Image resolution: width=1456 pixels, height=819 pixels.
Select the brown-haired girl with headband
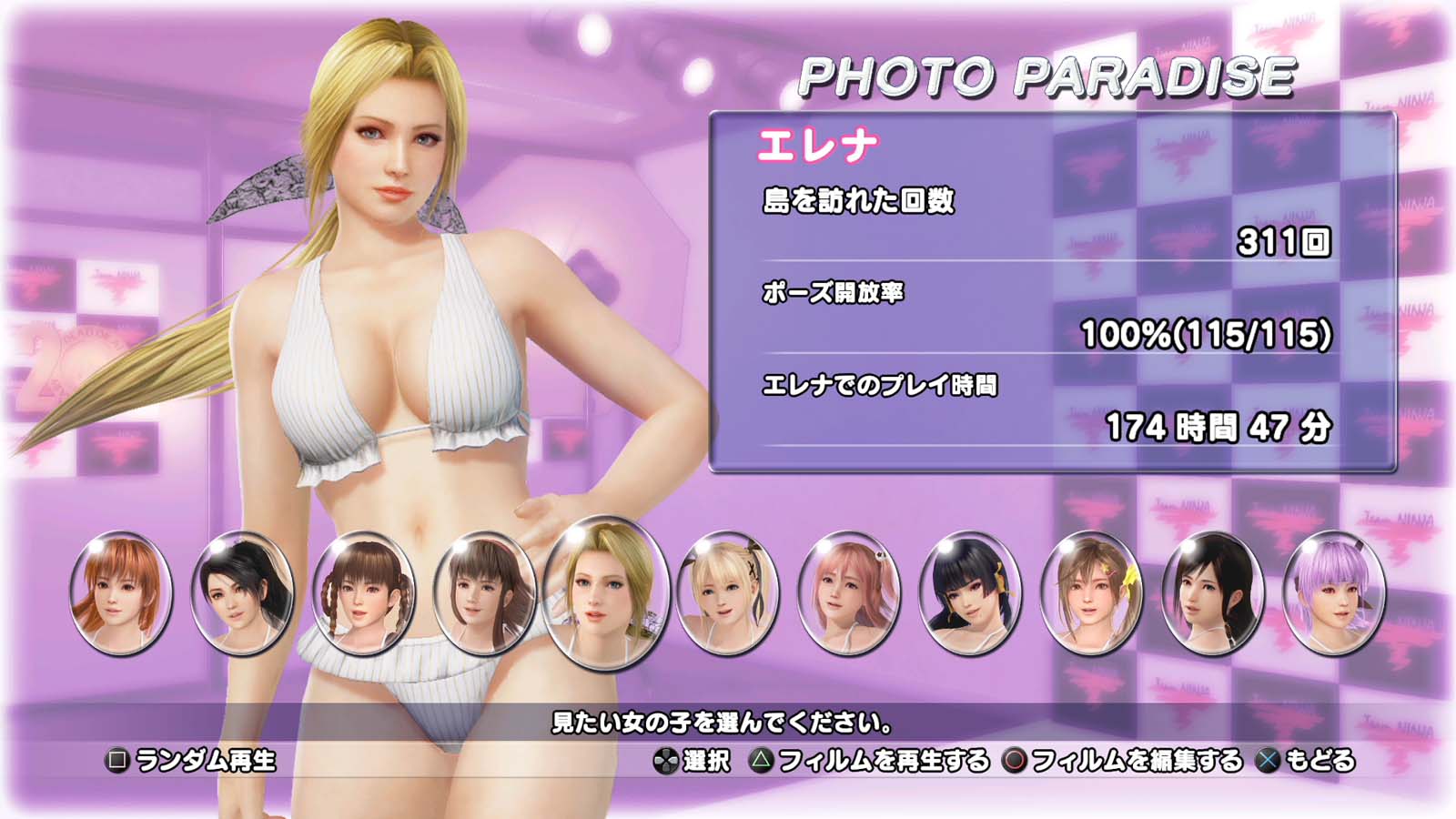[484, 591]
